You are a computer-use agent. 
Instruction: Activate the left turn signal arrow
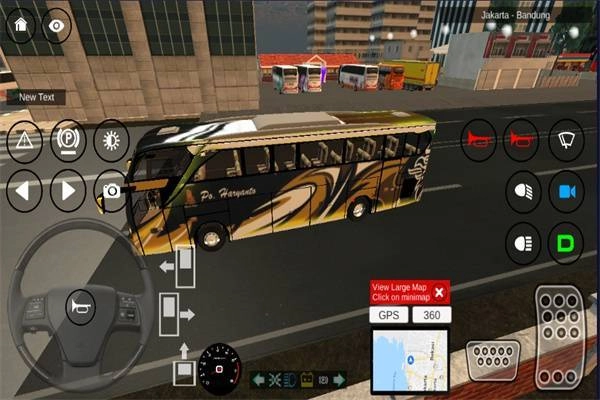click(x=25, y=189)
